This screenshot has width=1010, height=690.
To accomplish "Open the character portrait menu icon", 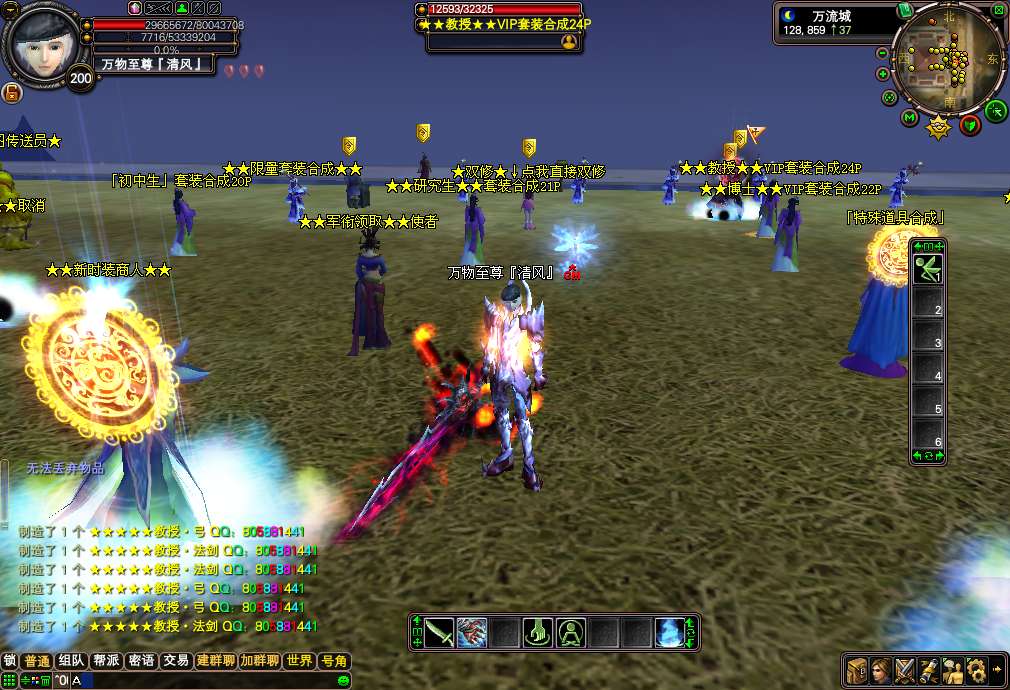I will 881,669.
